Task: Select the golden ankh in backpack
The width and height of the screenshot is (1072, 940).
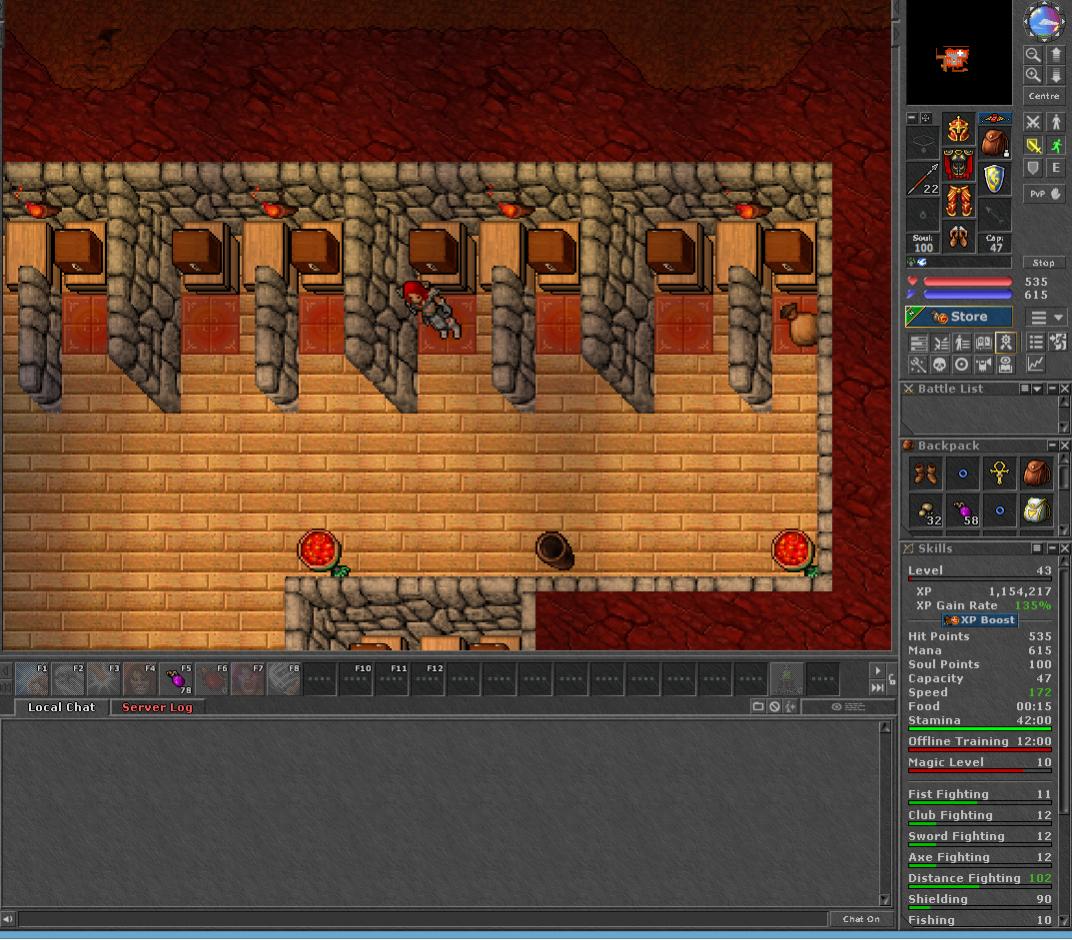Action: tap(999, 474)
